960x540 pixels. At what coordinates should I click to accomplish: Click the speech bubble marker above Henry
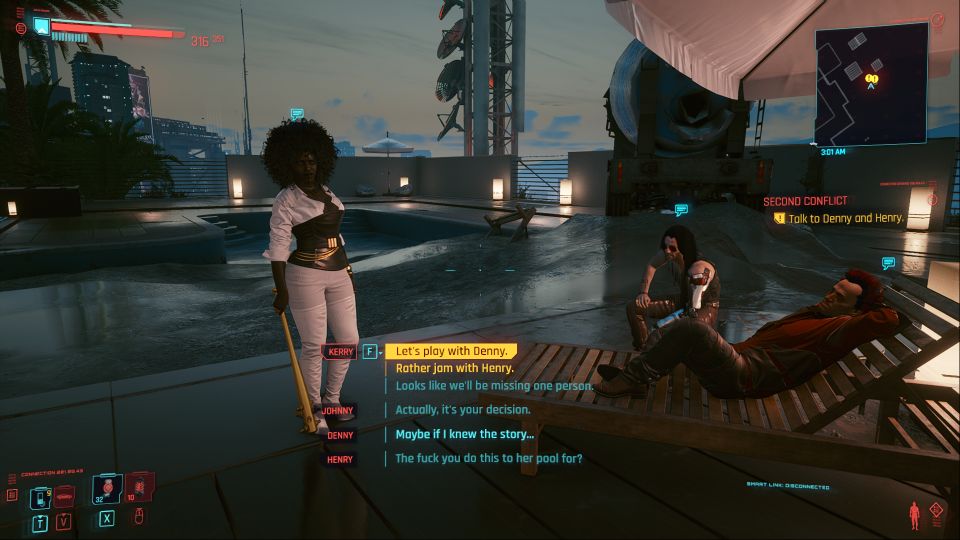[x=888, y=262]
